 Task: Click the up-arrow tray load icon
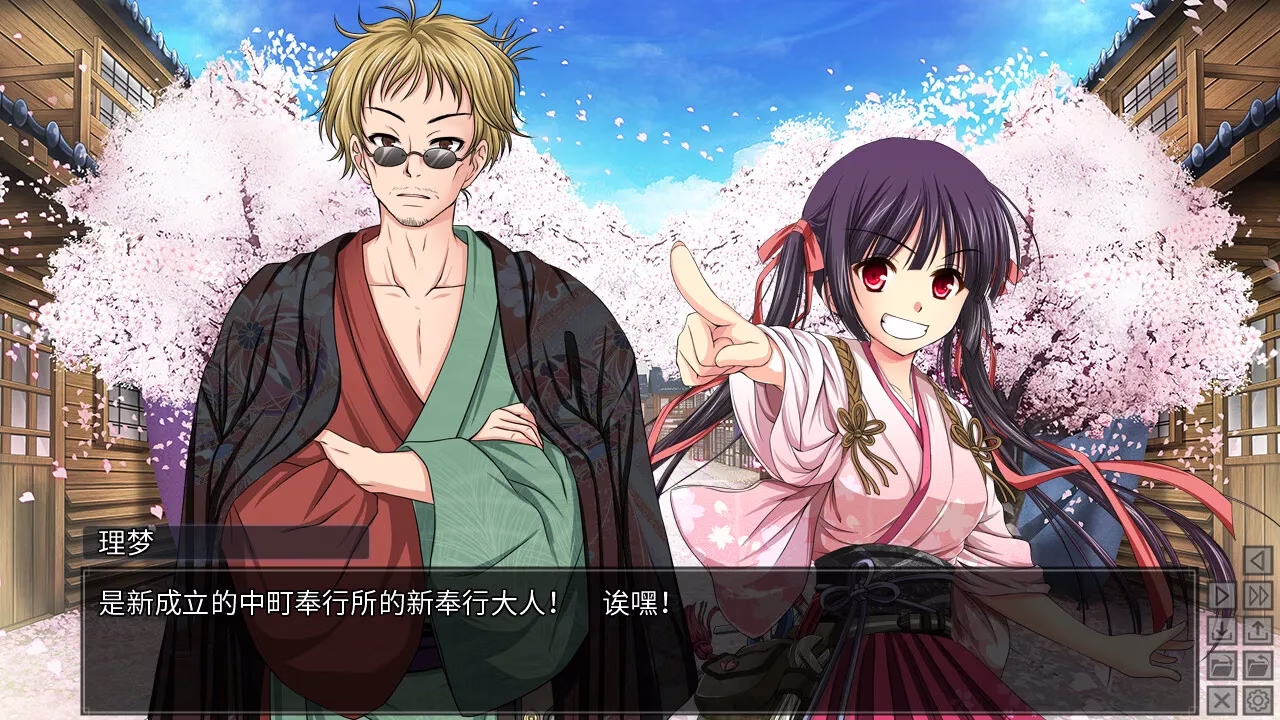(1257, 630)
